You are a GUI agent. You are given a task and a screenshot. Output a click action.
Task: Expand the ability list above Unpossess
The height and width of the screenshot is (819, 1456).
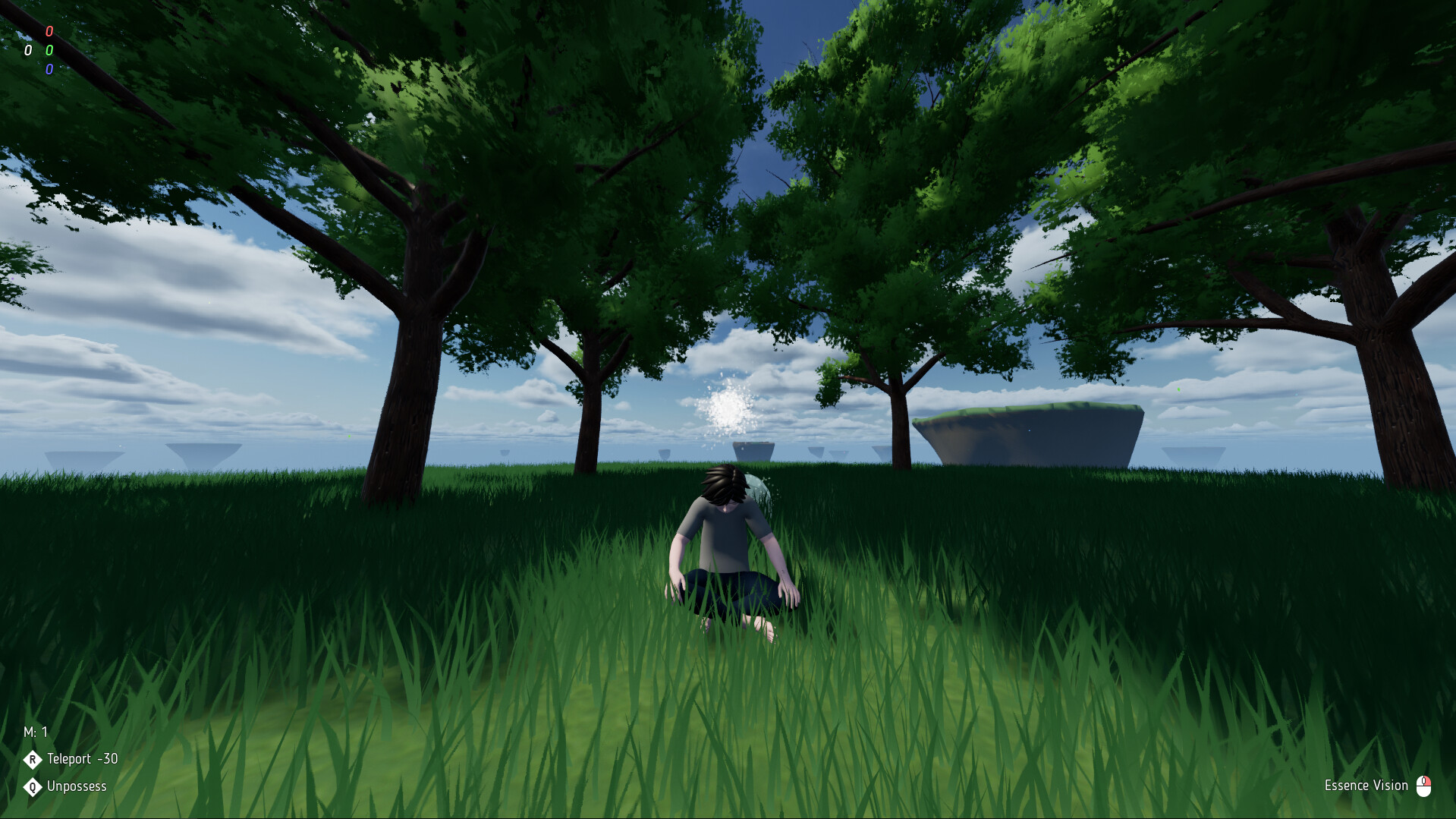pyautogui.click(x=68, y=758)
